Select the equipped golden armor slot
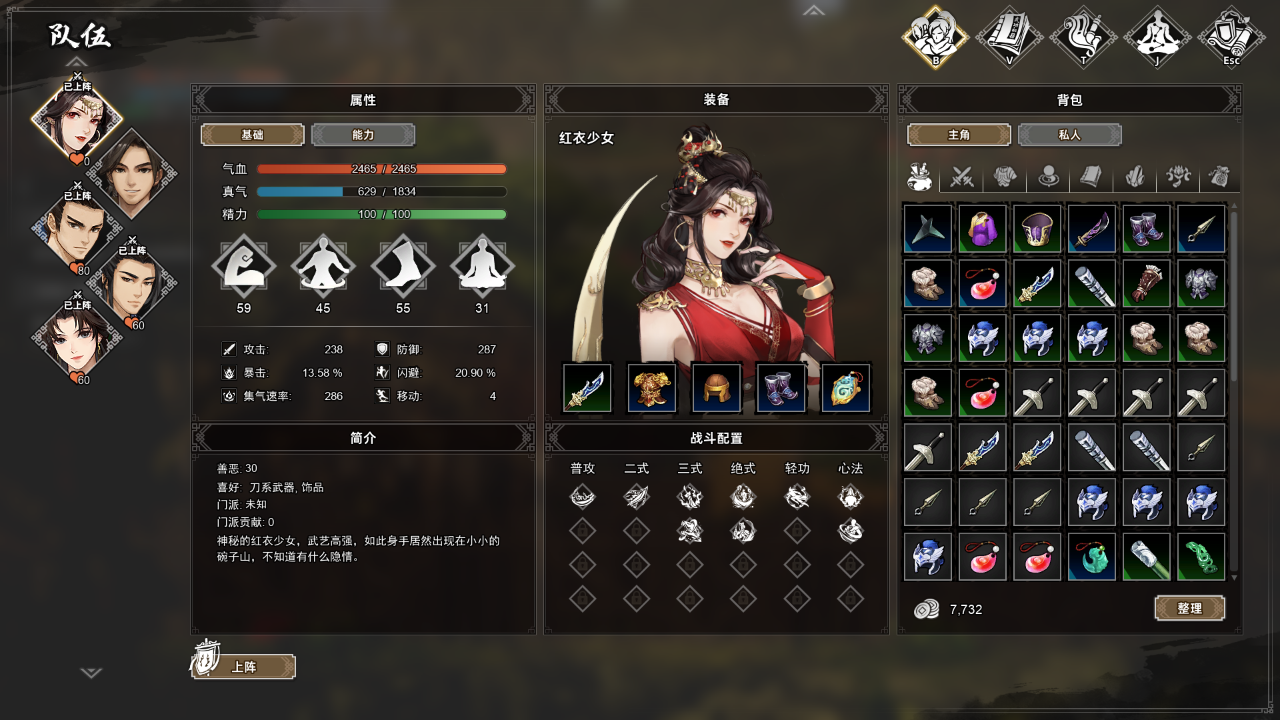Viewport: 1280px width, 720px height. [x=652, y=388]
